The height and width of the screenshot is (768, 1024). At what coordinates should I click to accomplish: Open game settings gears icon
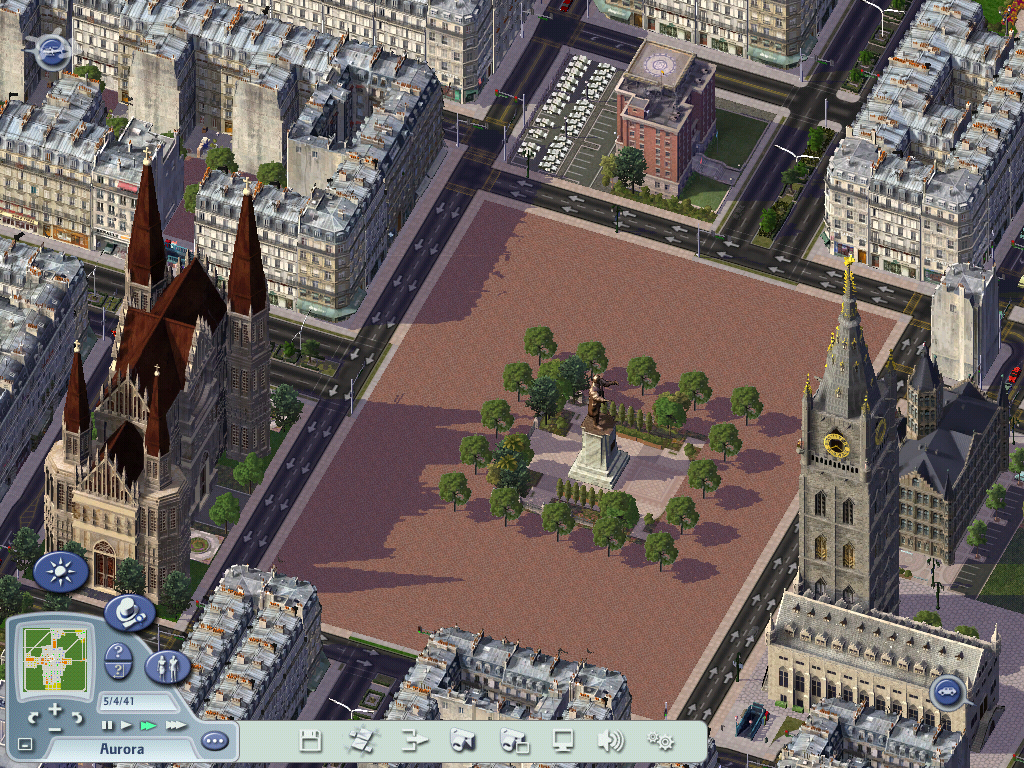[660, 741]
